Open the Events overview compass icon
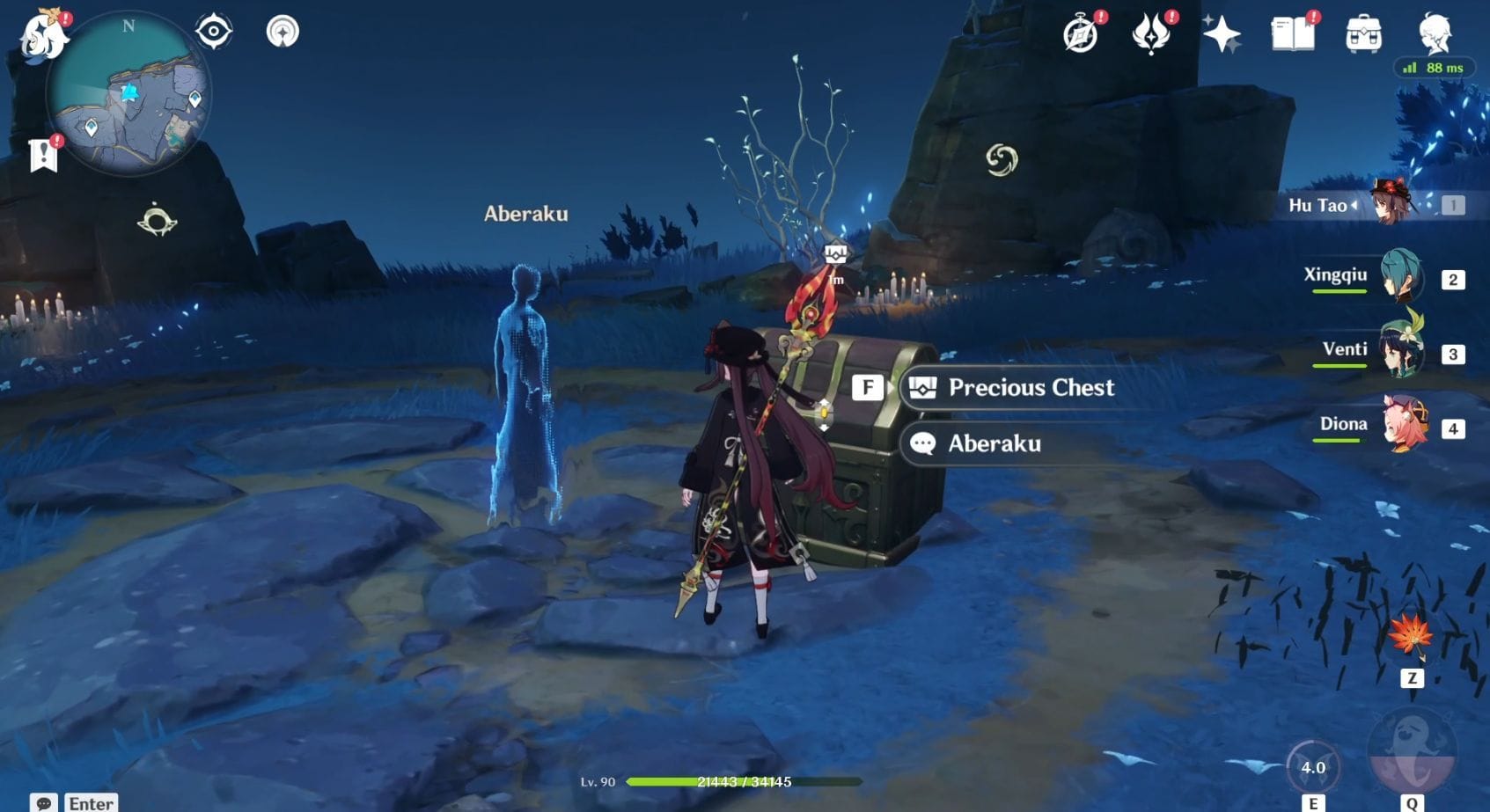Image resolution: width=1490 pixels, height=812 pixels. tap(1081, 34)
